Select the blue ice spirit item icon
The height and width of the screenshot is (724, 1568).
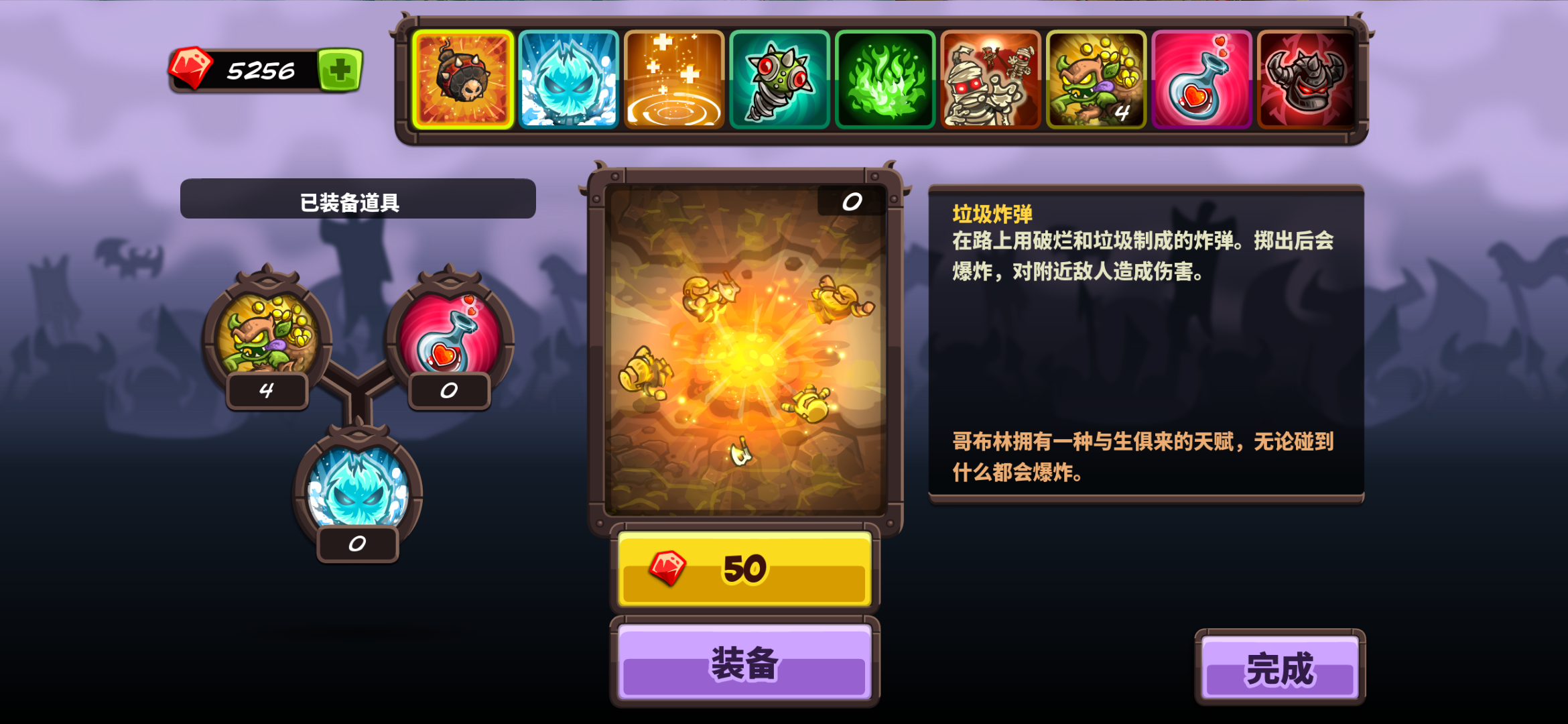pos(568,78)
